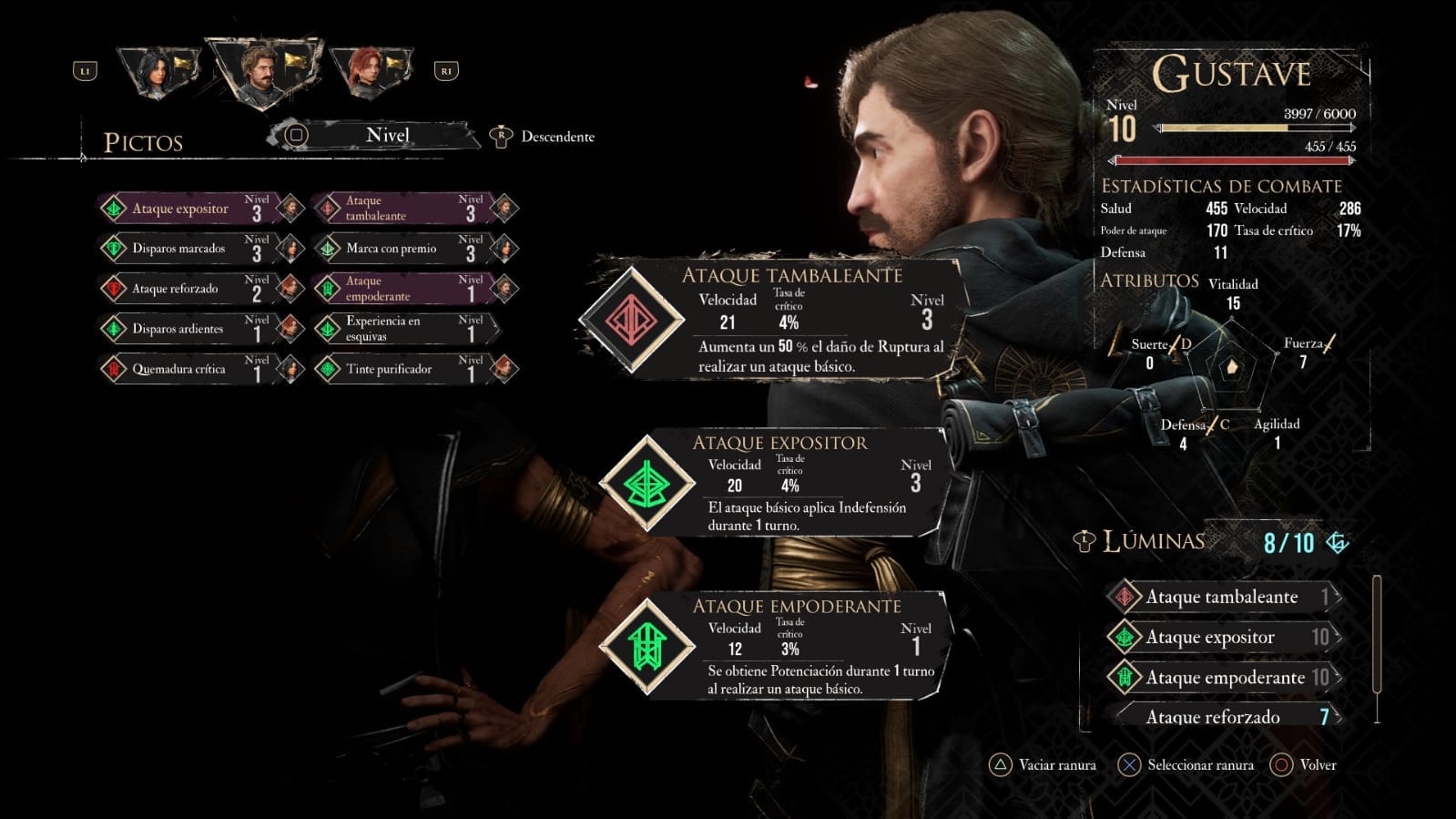This screenshot has height=819, width=1456.
Task: Select the equipped Ataque expositor slot card
Action: (774, 484)
